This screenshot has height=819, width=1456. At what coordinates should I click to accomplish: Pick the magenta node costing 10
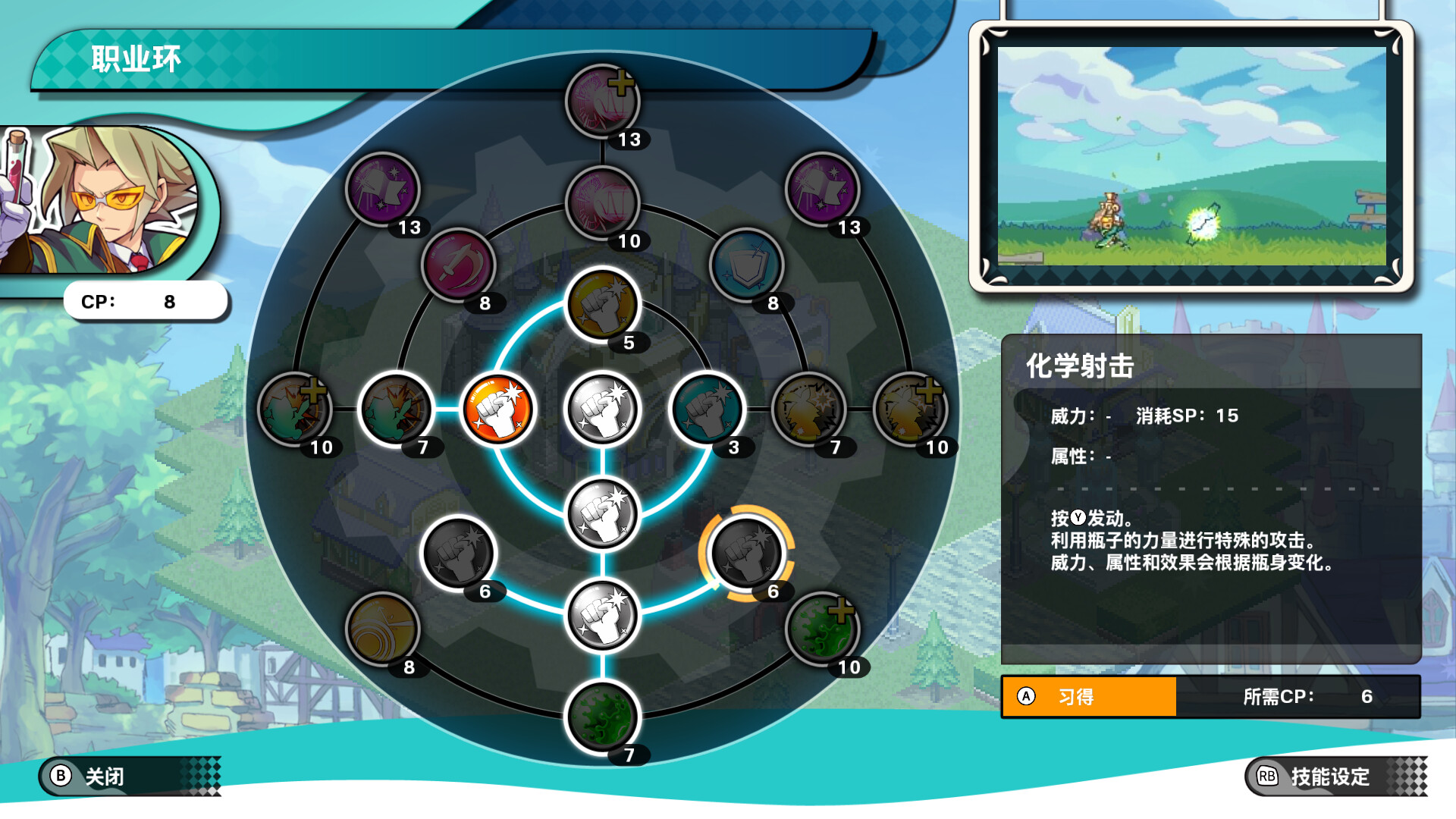coord(602,203)
